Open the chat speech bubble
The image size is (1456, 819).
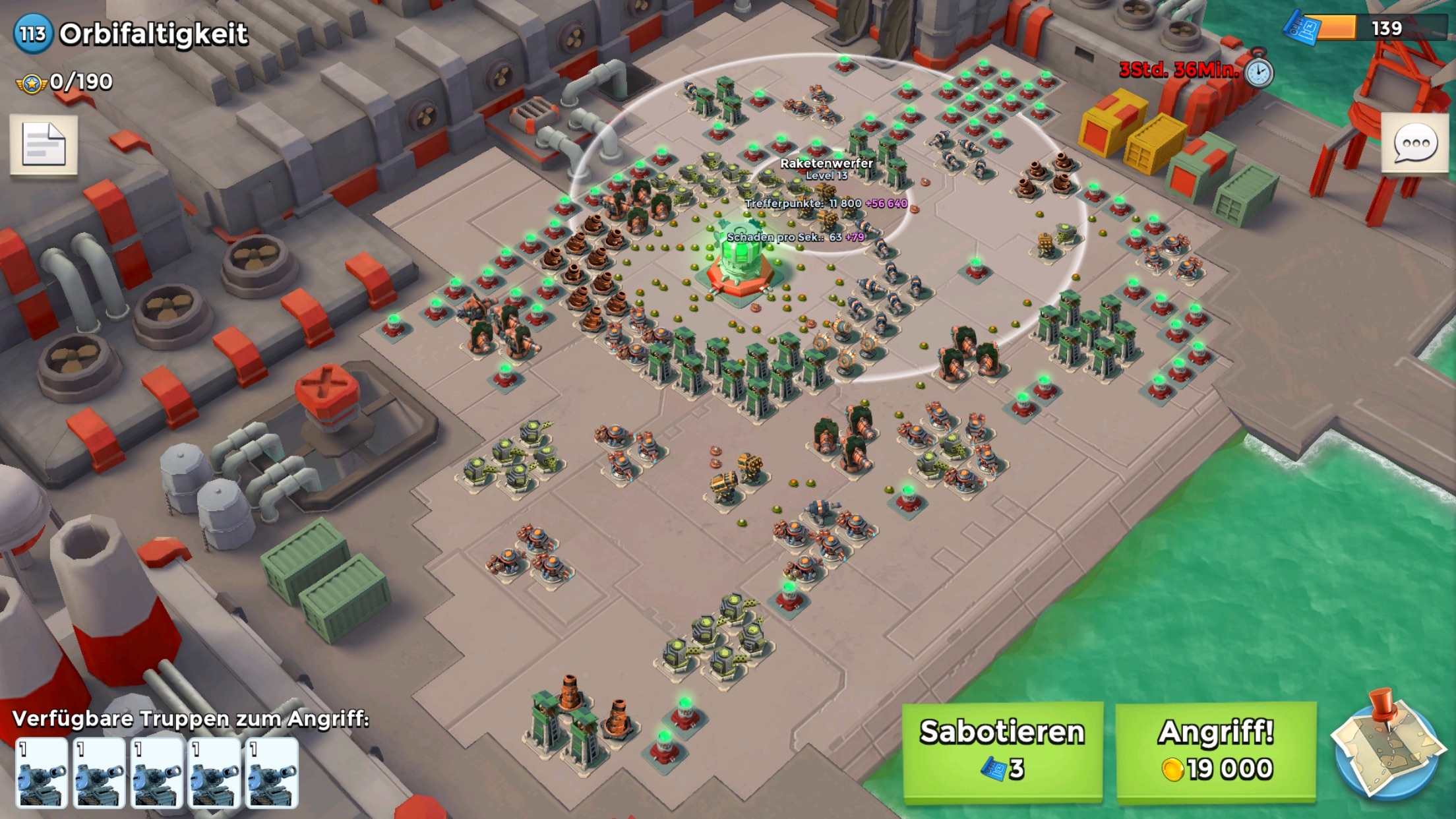(x=1414, y=144)
